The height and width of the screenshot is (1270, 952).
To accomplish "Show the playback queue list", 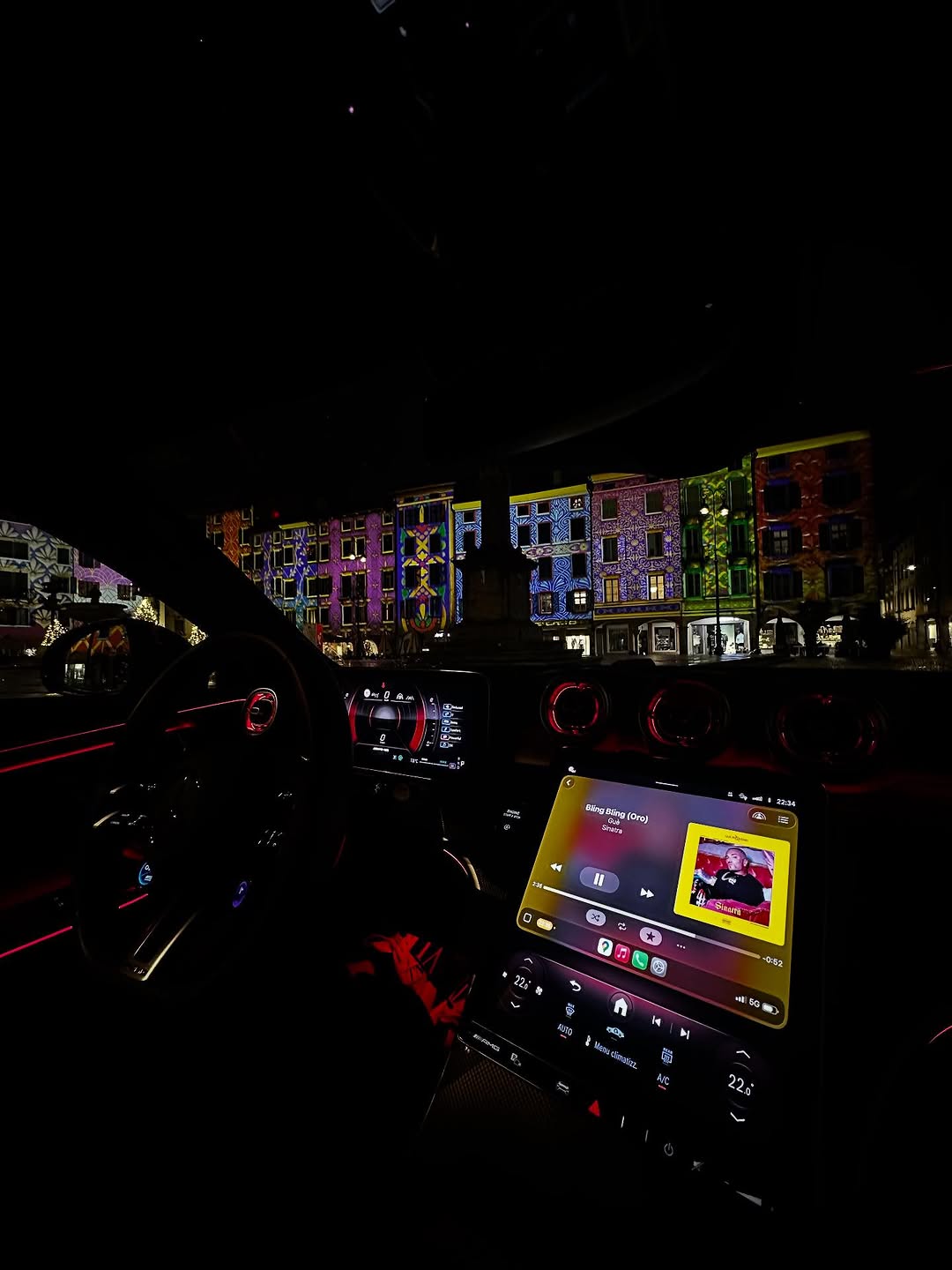I will point(783,819).
